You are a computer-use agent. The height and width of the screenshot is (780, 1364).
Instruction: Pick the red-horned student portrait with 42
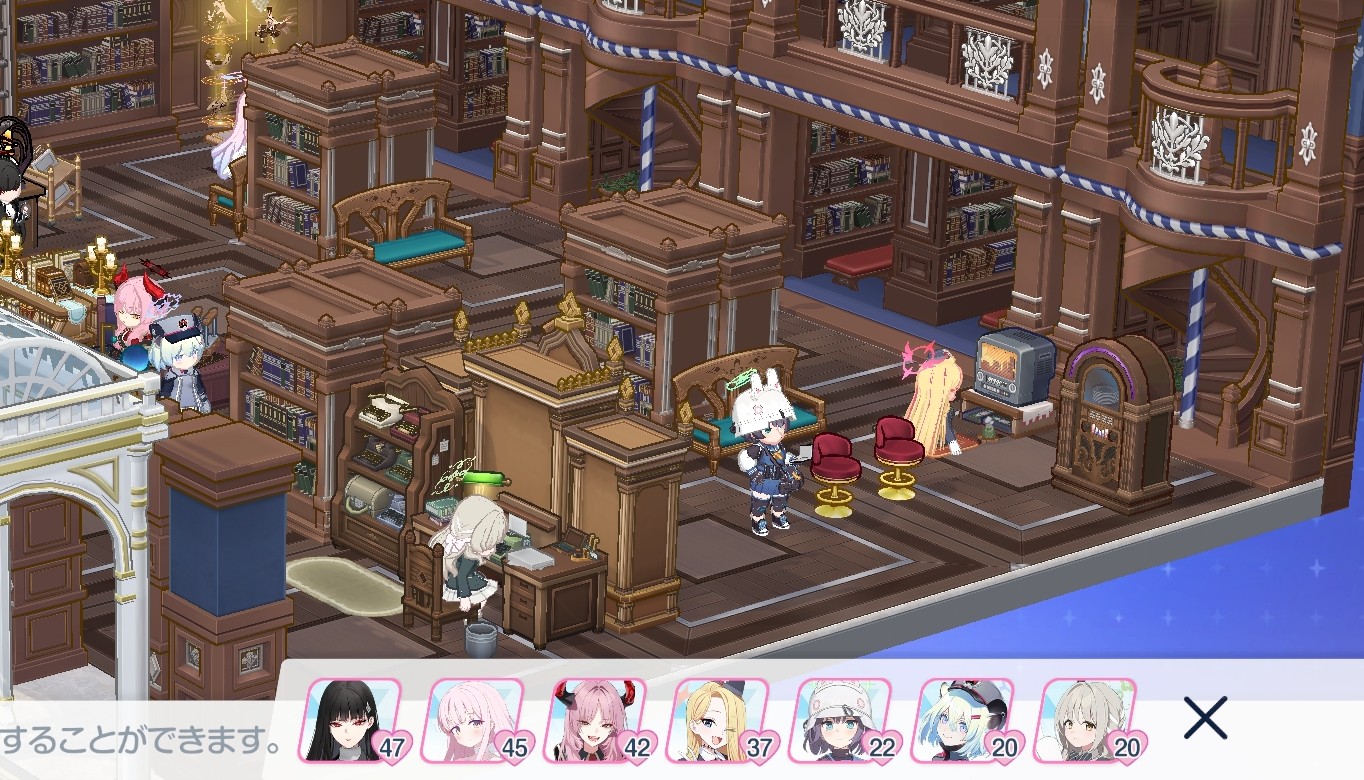596,720
